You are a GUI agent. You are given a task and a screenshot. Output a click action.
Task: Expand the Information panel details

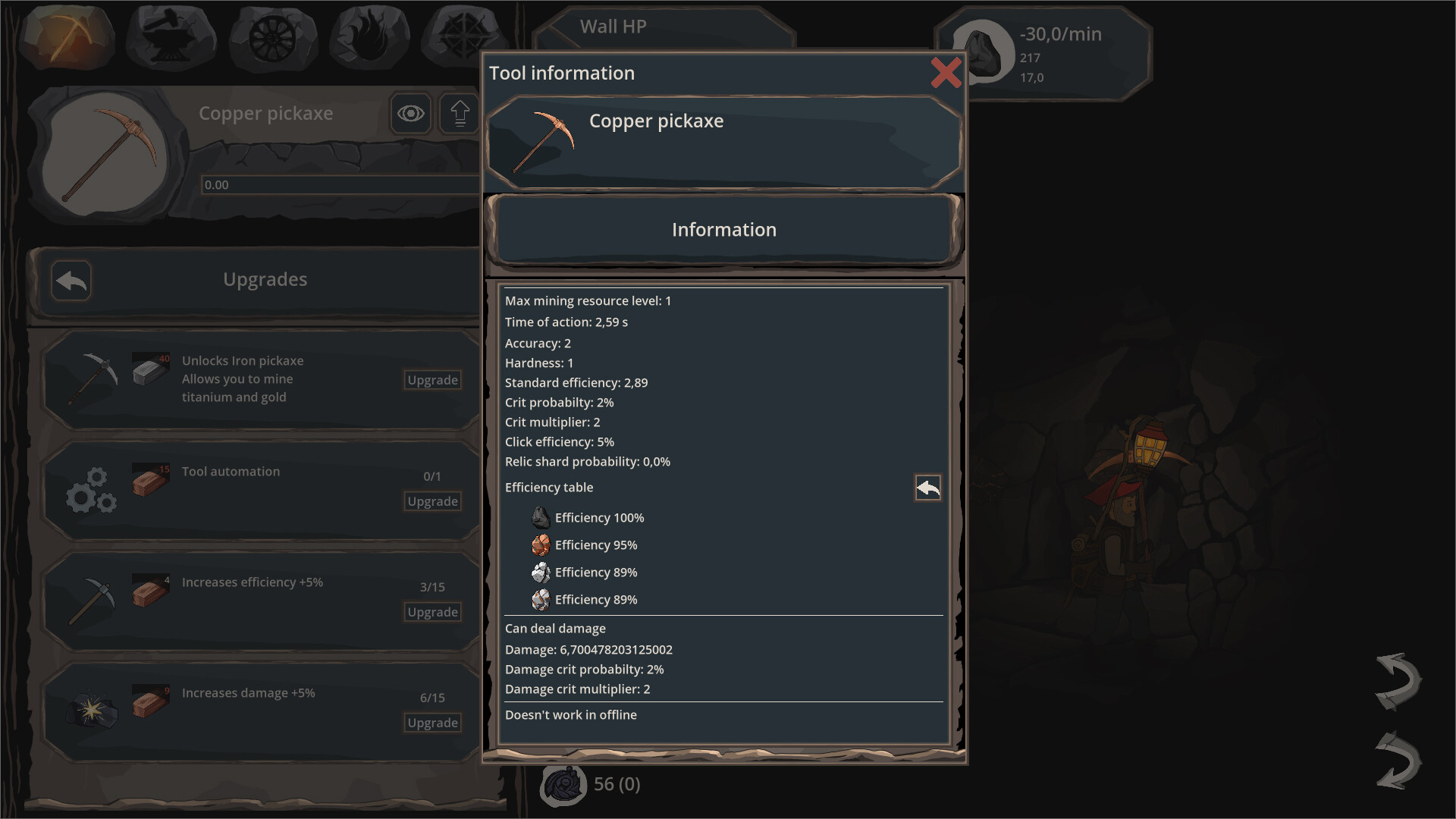723,230
